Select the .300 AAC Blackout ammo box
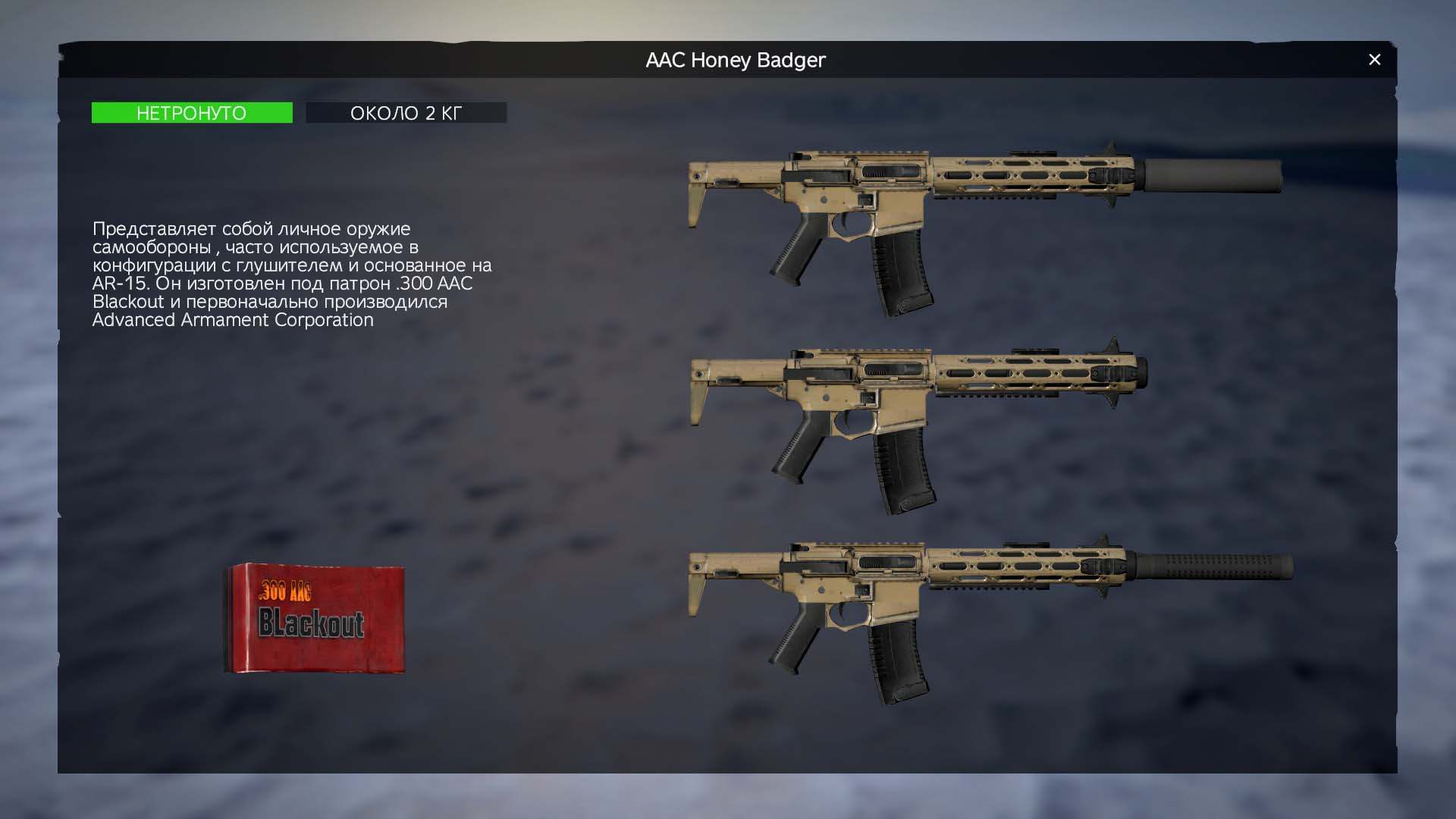Image resolution: width=1456 pixels, height=819 pixels. 315,618
